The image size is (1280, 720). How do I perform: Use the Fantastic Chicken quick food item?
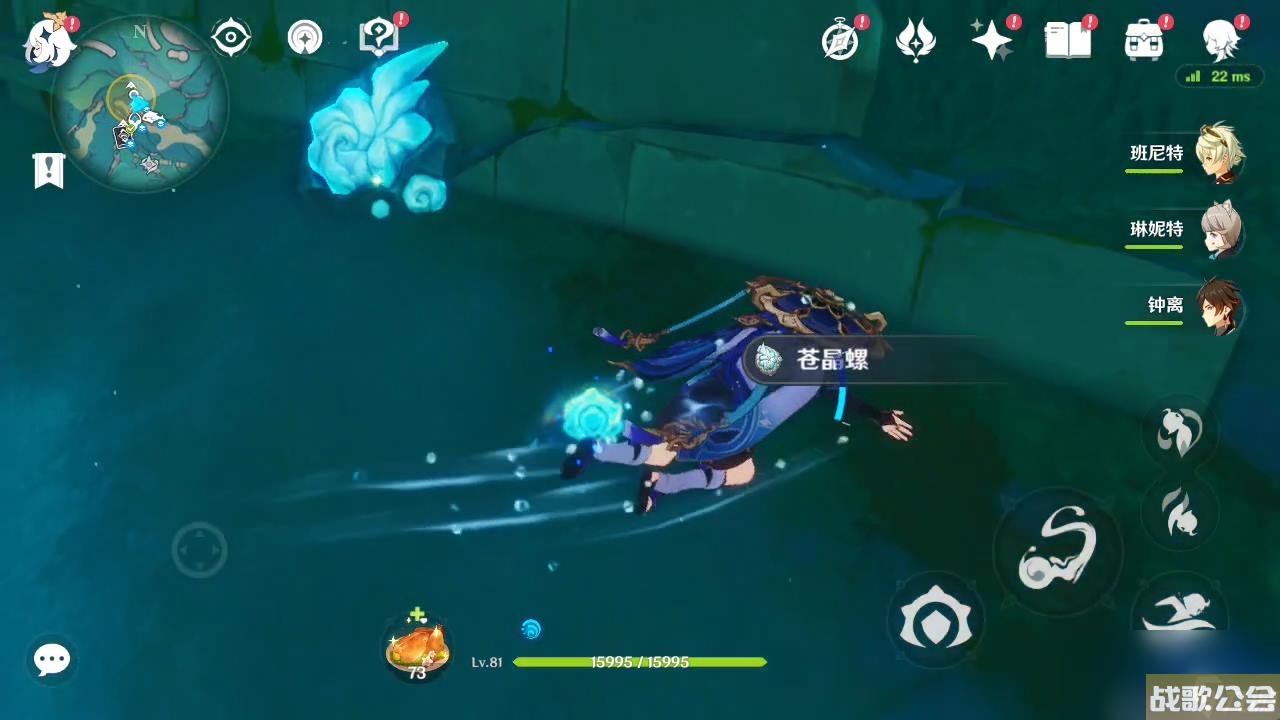tap(416, 645)
